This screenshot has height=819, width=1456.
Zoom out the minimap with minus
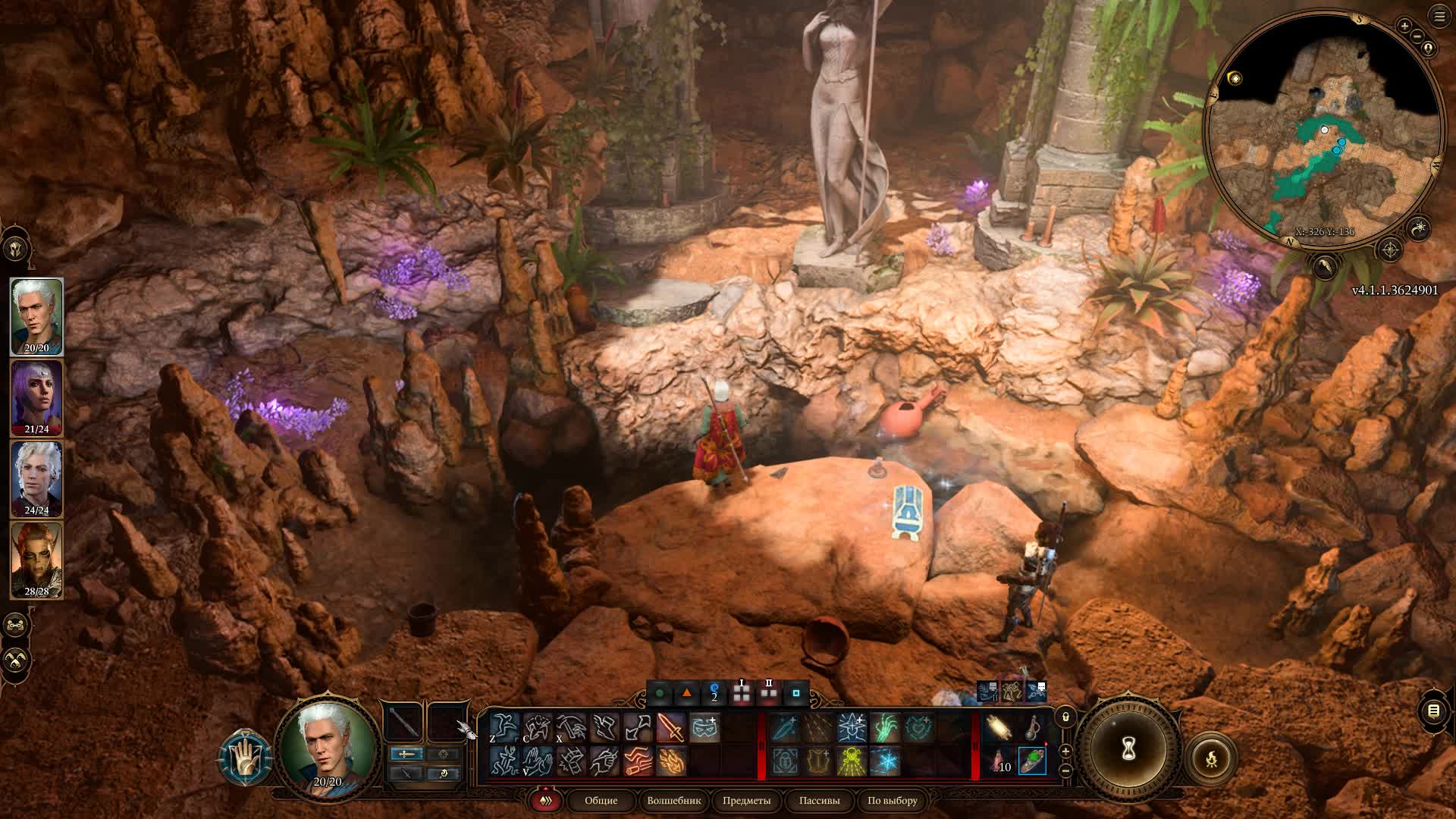pos(1417,36)
